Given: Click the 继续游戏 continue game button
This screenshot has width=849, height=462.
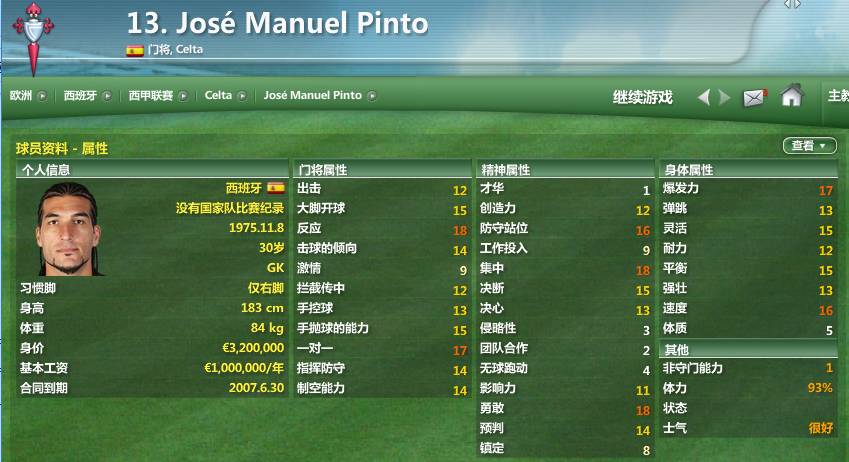Looking at the screenshot, I should 642,97.
